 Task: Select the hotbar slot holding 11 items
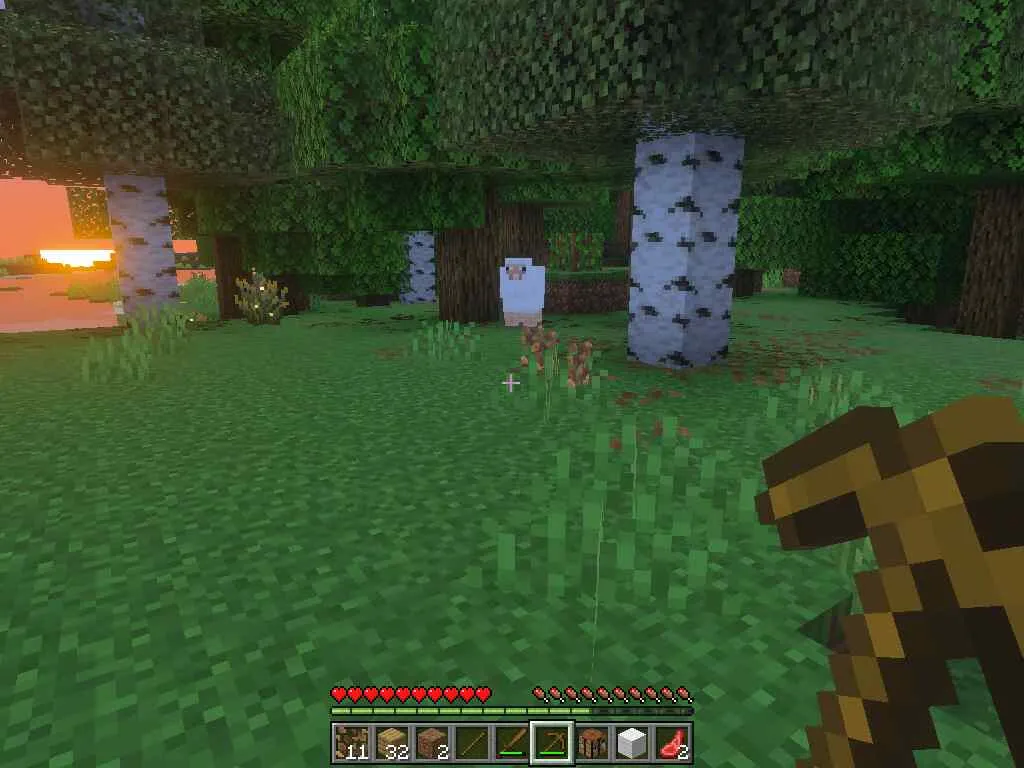point(351,742)
